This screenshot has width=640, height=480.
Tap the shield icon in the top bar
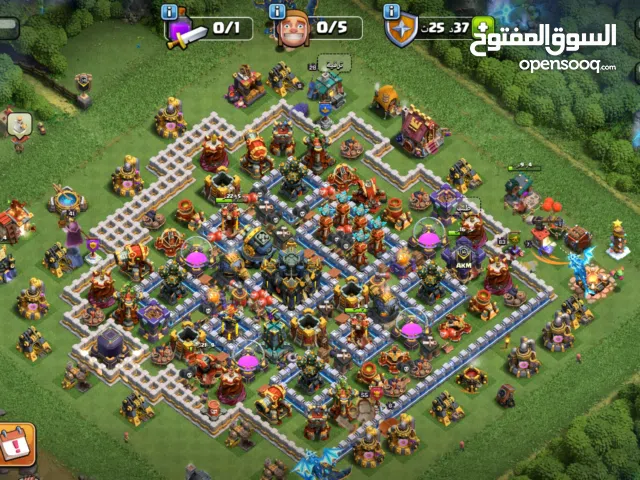(x=401, y=31)
